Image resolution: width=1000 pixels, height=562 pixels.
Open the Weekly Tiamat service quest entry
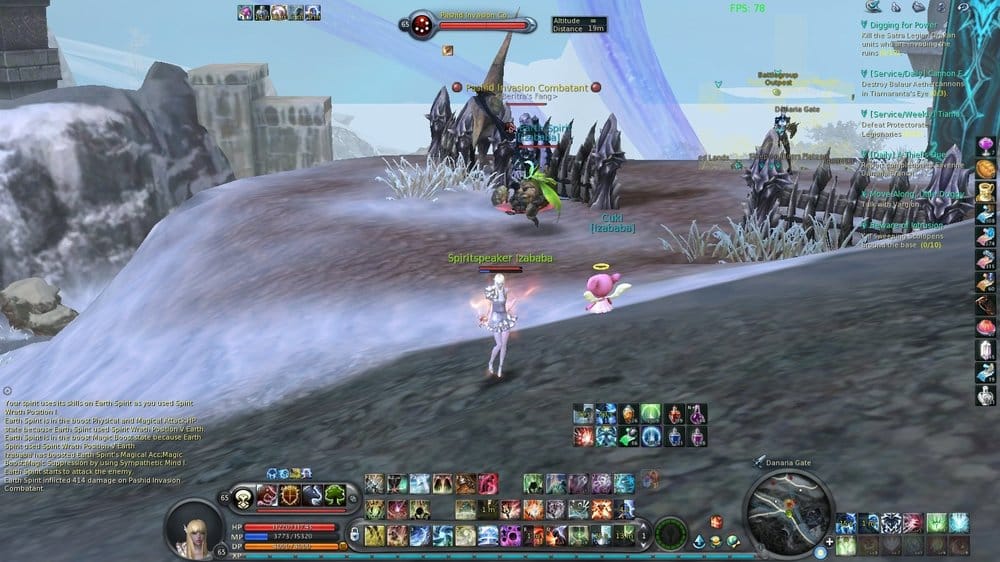point(911,113)
